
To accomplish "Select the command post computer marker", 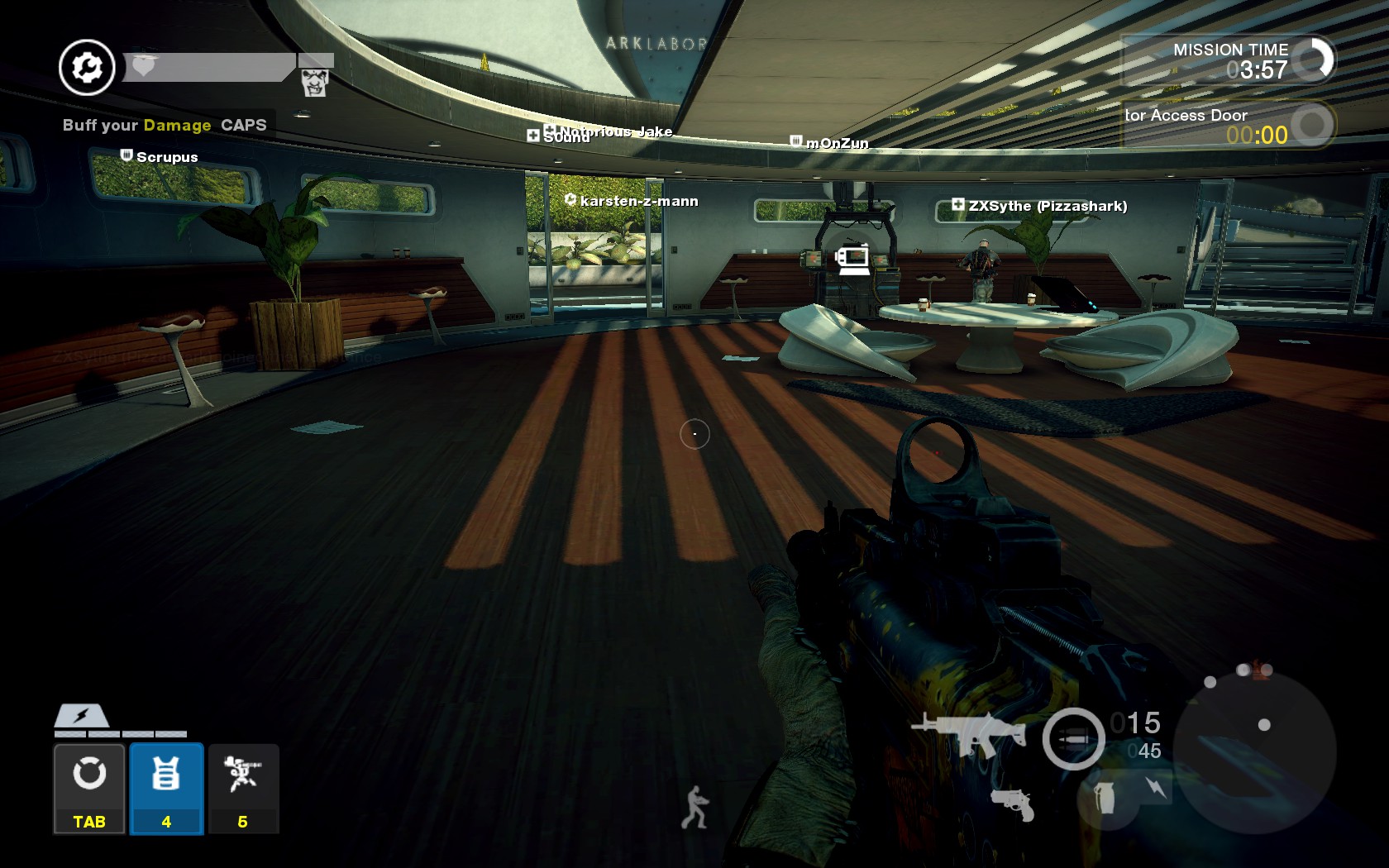I will 852,259.
